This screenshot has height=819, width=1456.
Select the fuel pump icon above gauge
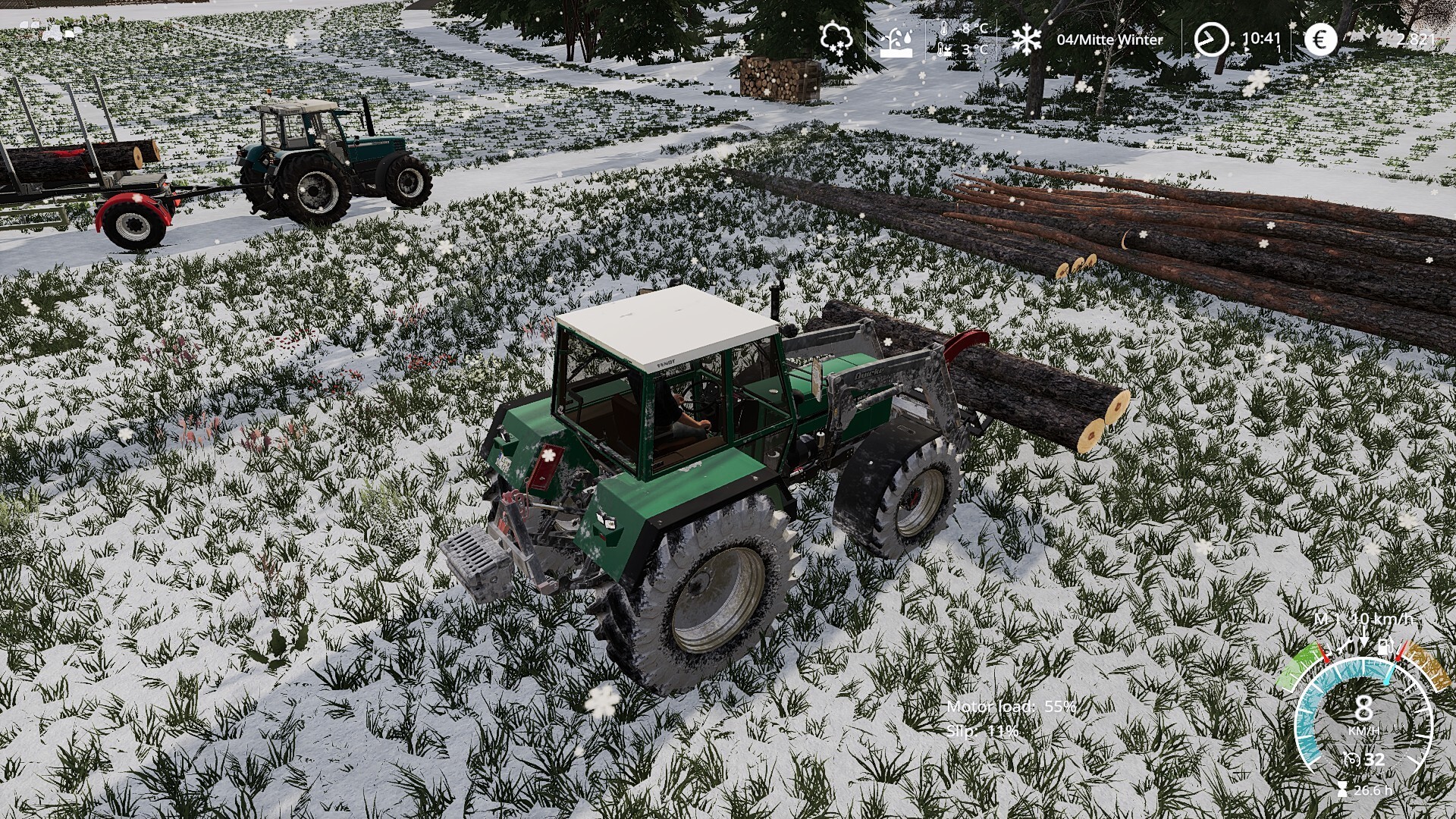pyautogui.click(x=1385, y=647)
